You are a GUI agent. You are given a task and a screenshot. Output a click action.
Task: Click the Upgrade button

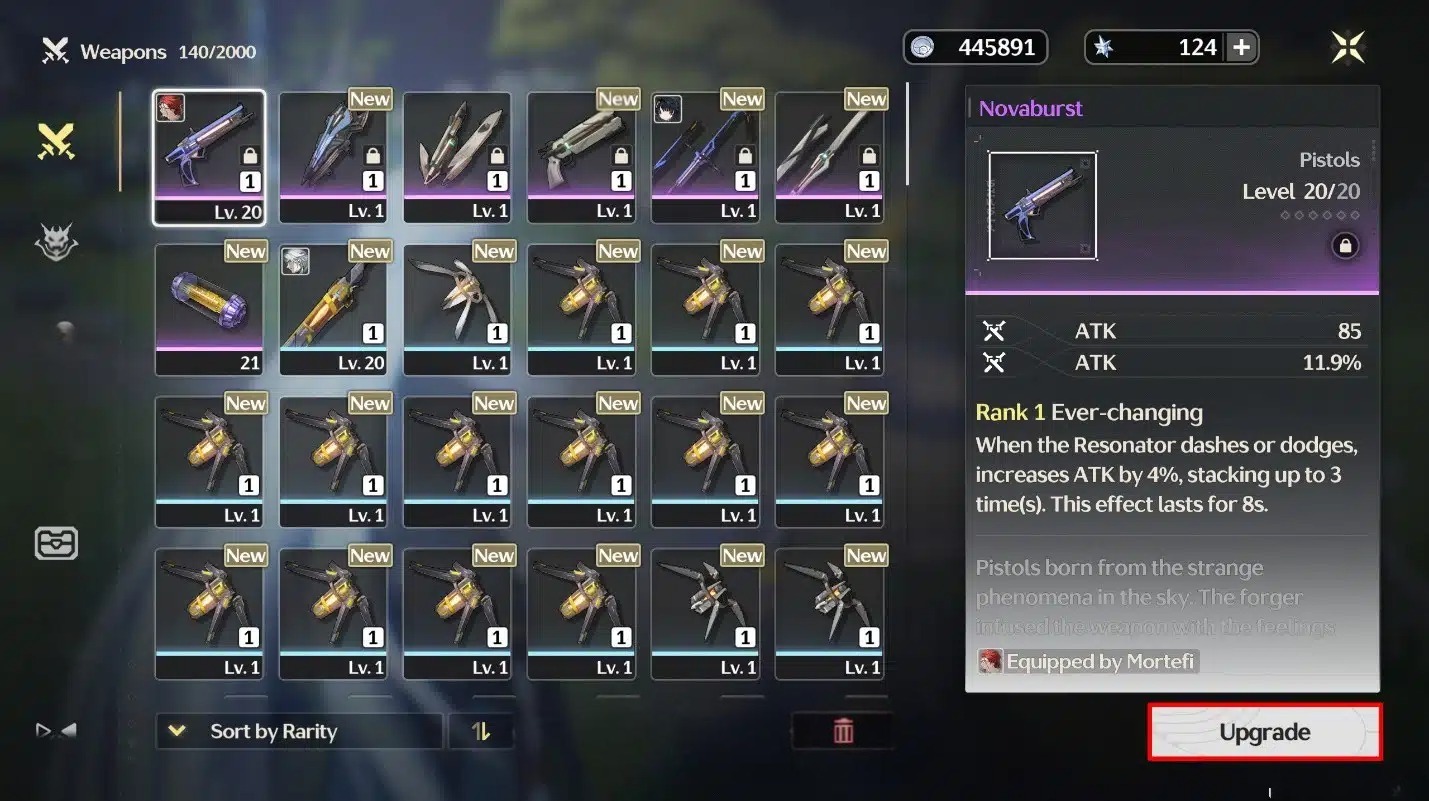pos(1264,732)
